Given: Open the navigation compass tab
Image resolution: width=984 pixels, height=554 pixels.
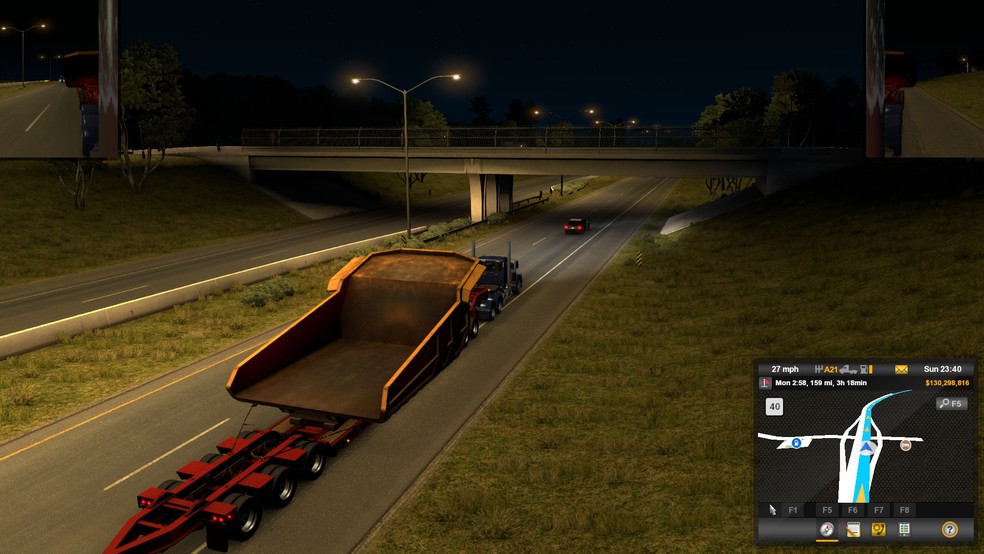Looking at the screenshot, I should coord(827,529).
